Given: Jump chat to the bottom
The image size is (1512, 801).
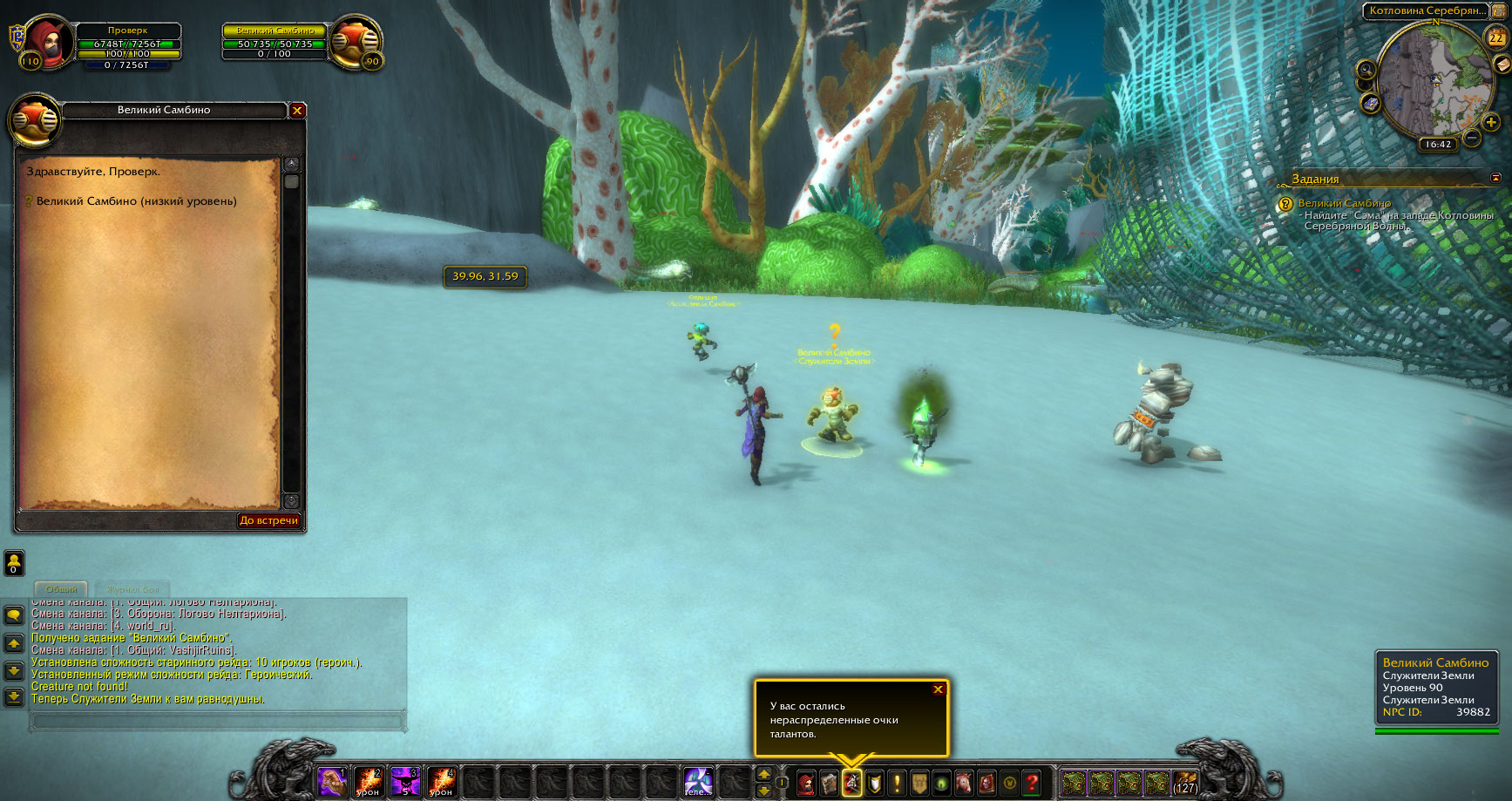Looking at the screenshot, I should click(x=14, y=696).
